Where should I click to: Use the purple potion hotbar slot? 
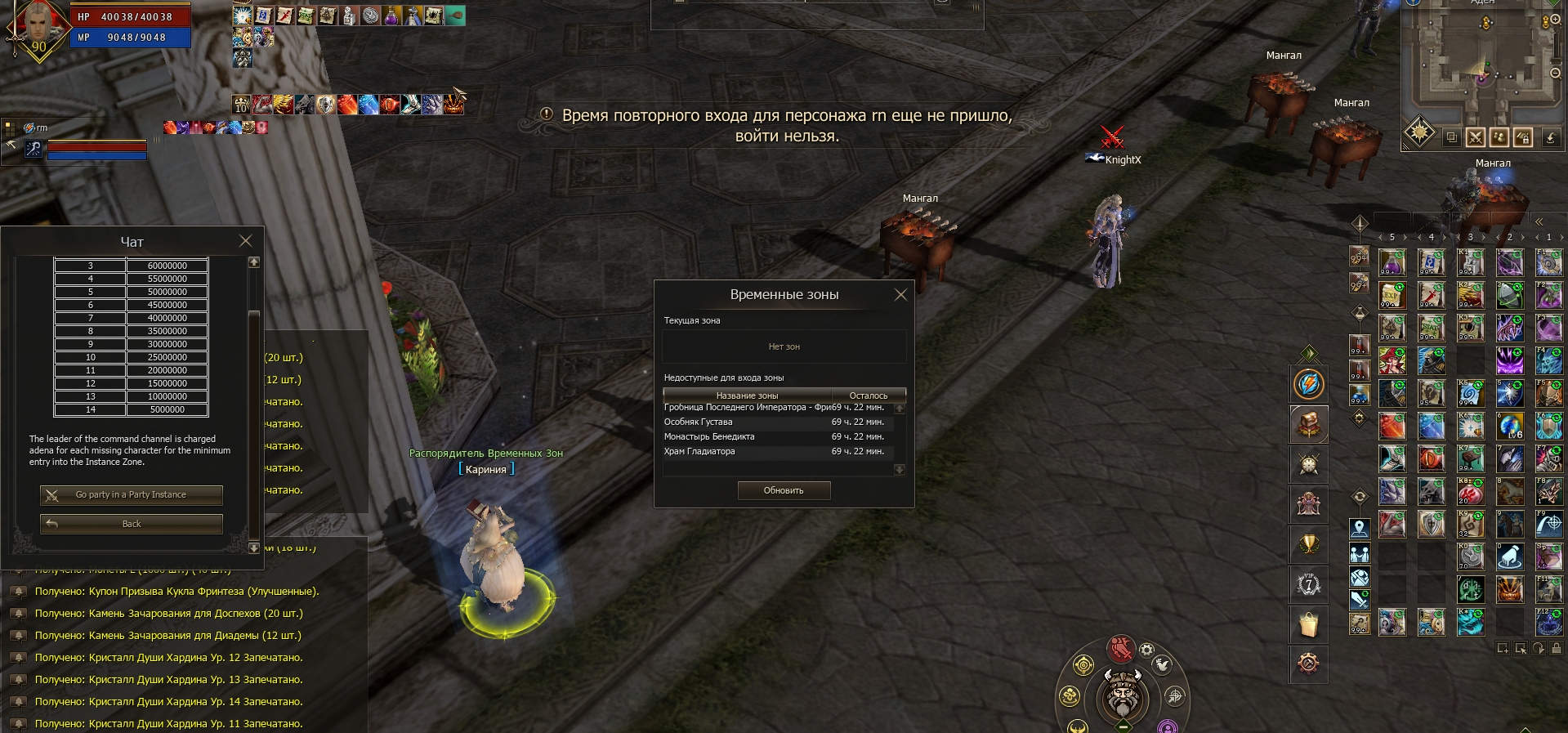tap(1392, 263)
